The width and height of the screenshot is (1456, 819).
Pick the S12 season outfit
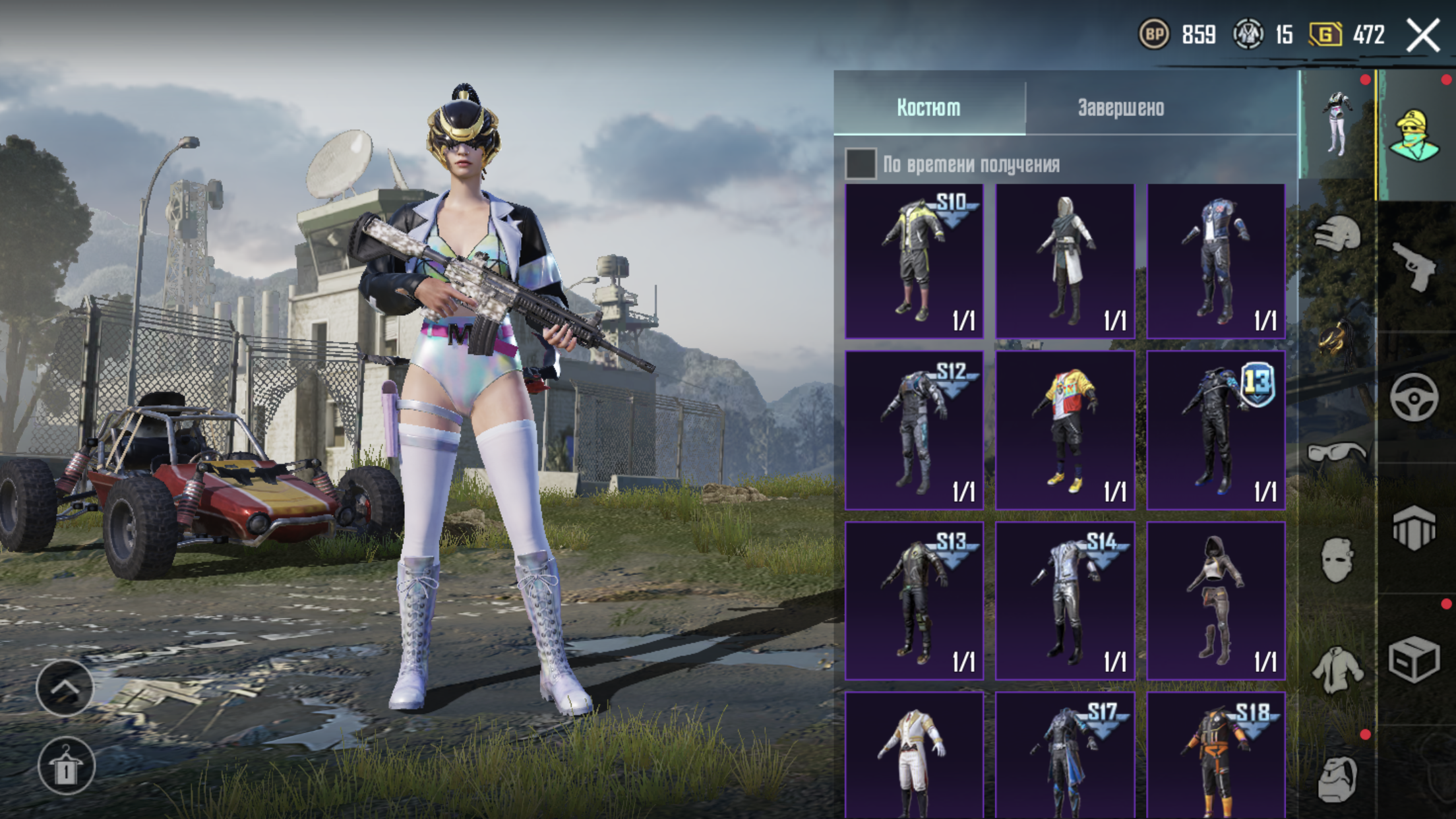click(x=914, y=430)
